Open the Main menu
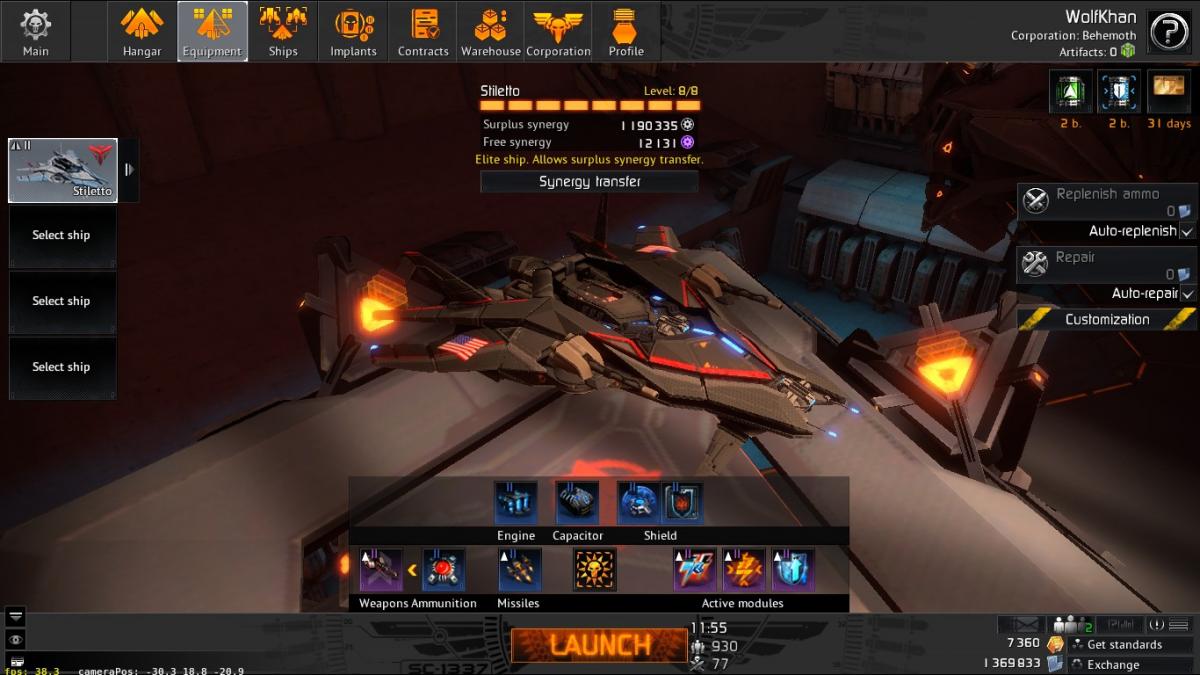 pyautogui.click(x=35, y=31)
